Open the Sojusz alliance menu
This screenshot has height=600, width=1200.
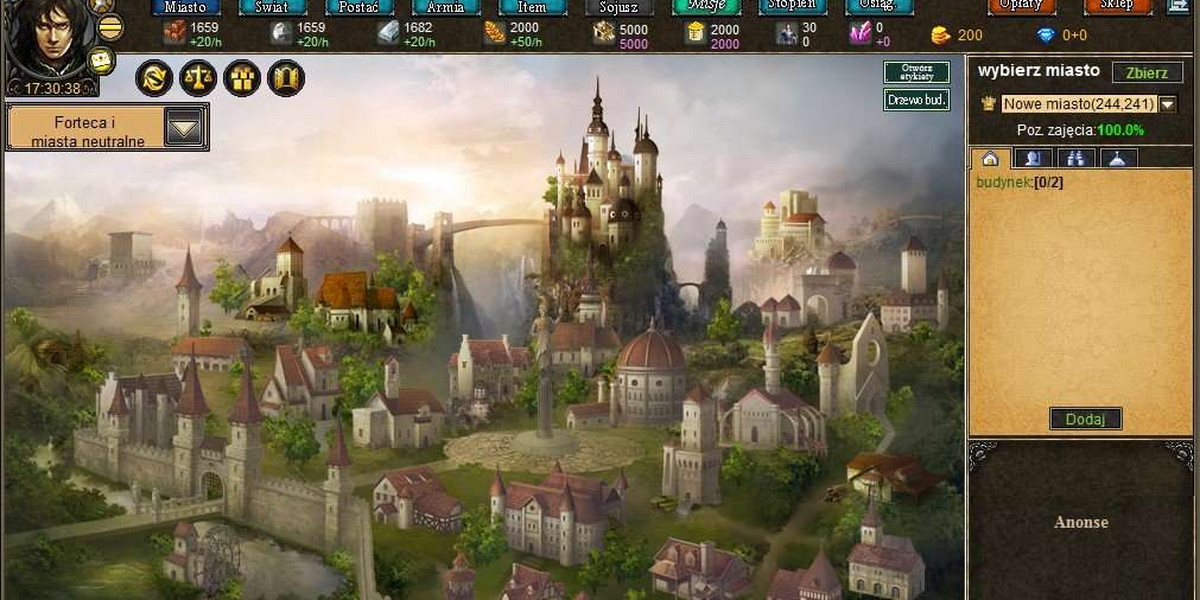pyautogui.click(x=618, y=7)
